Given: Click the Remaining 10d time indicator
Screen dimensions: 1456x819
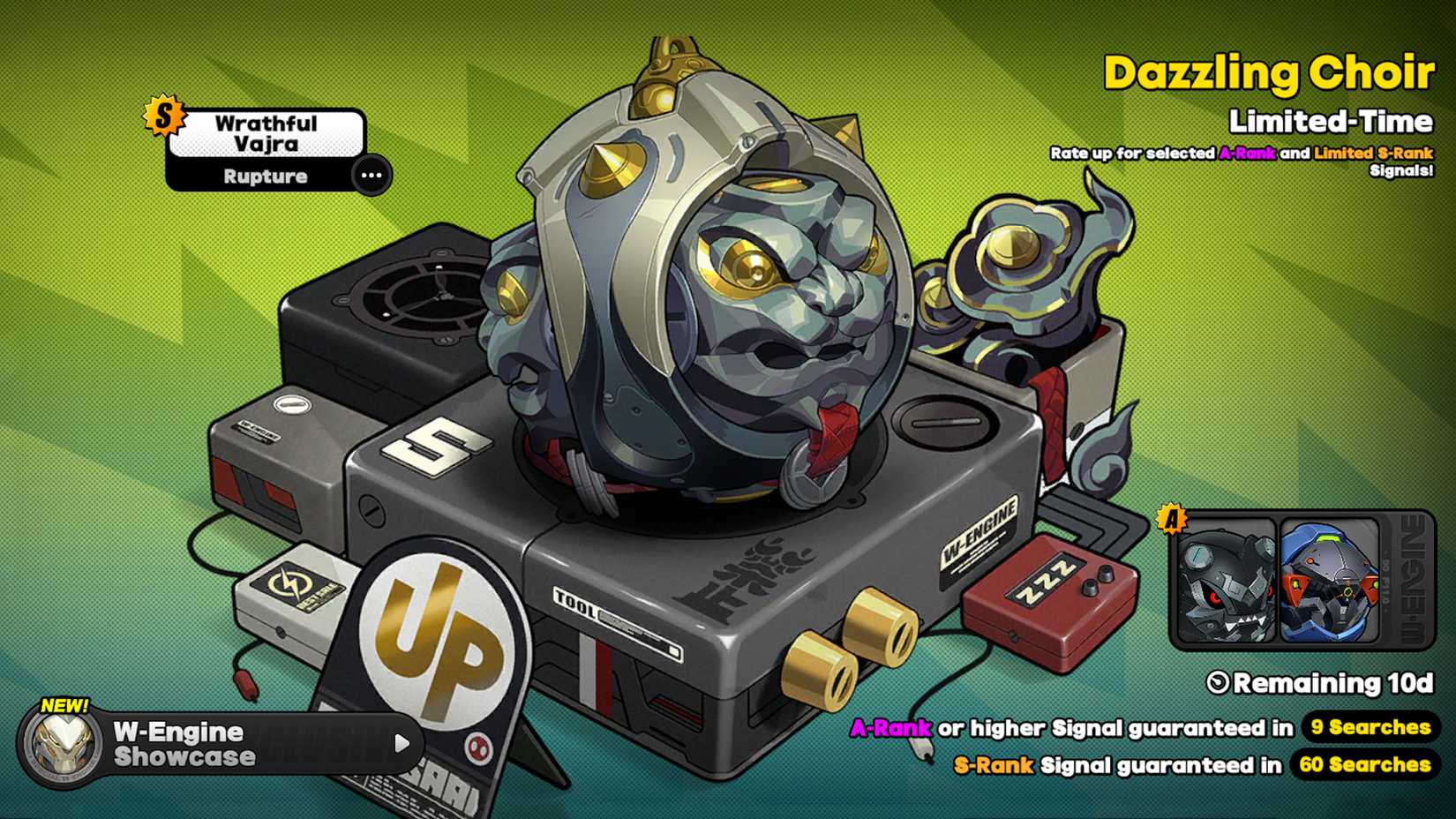Looking at the screenshot, I should pyautogui.click(x=1322, y=683).
